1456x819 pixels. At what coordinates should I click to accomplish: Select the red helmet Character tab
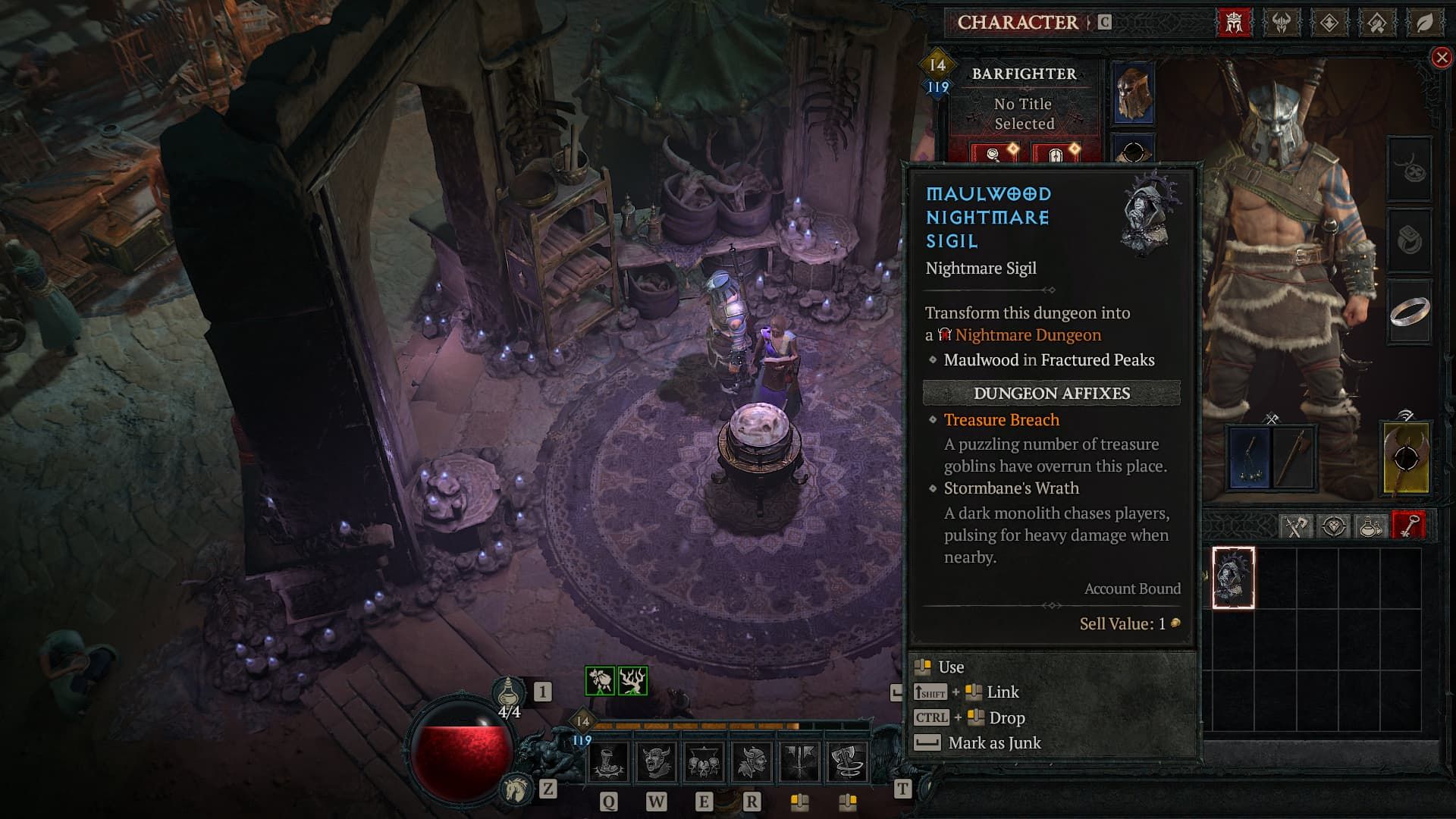(x=1234, y=23)
